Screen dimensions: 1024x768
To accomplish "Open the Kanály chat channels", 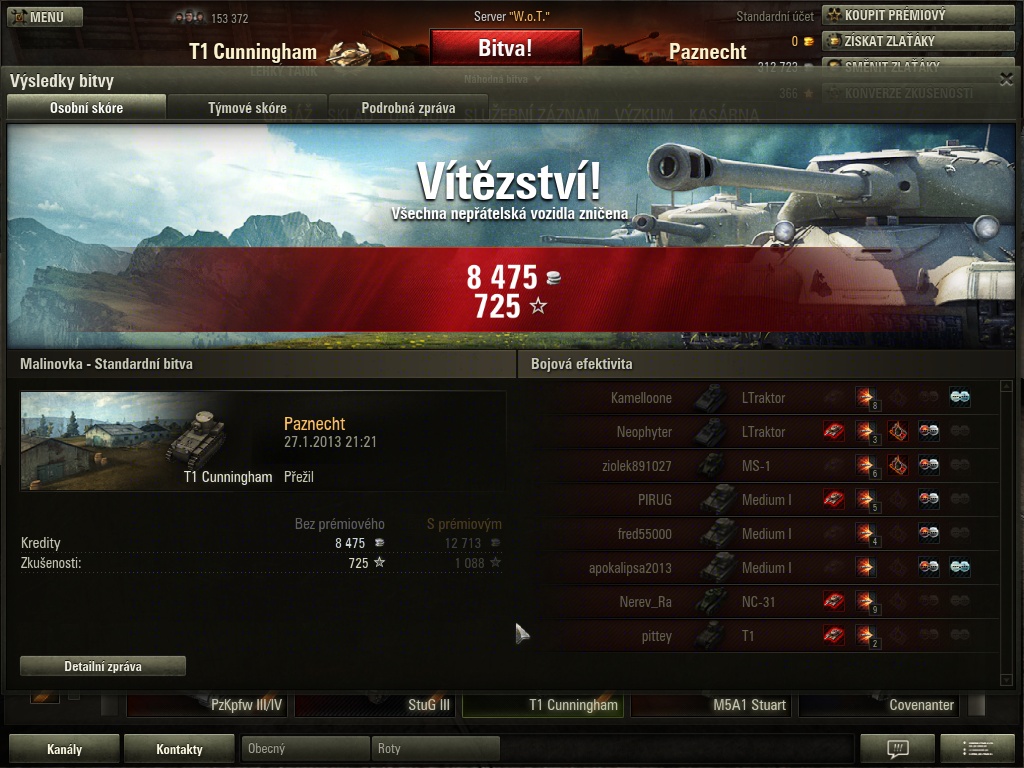I will click(x=65, y=749).
